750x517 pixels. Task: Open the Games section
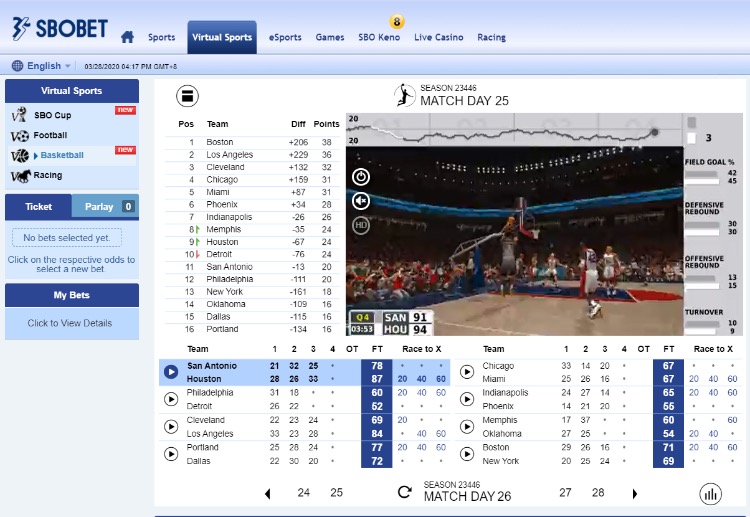[x=330, y=38]
